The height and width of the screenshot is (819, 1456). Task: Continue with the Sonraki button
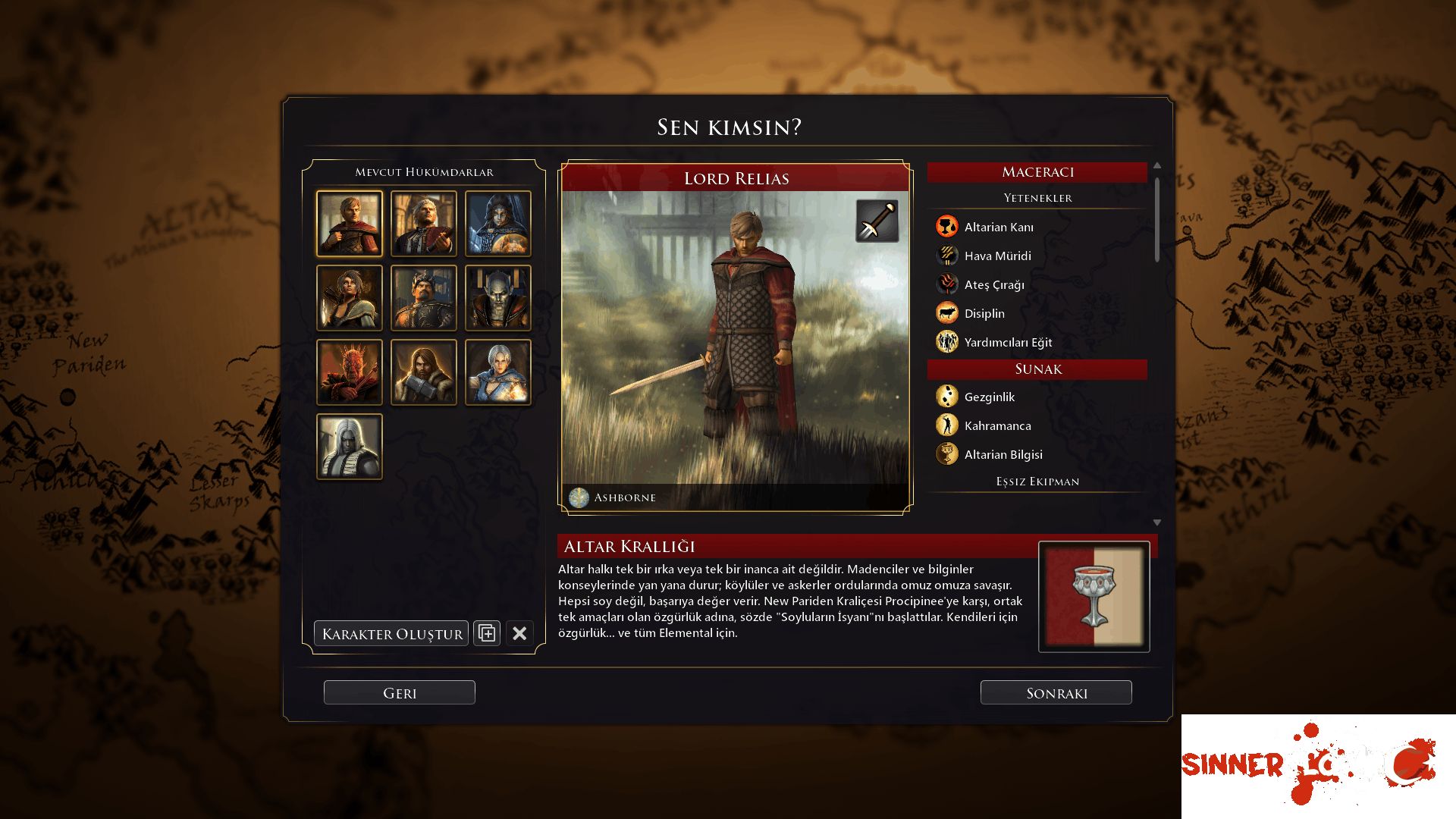(x=1056, y=692)
